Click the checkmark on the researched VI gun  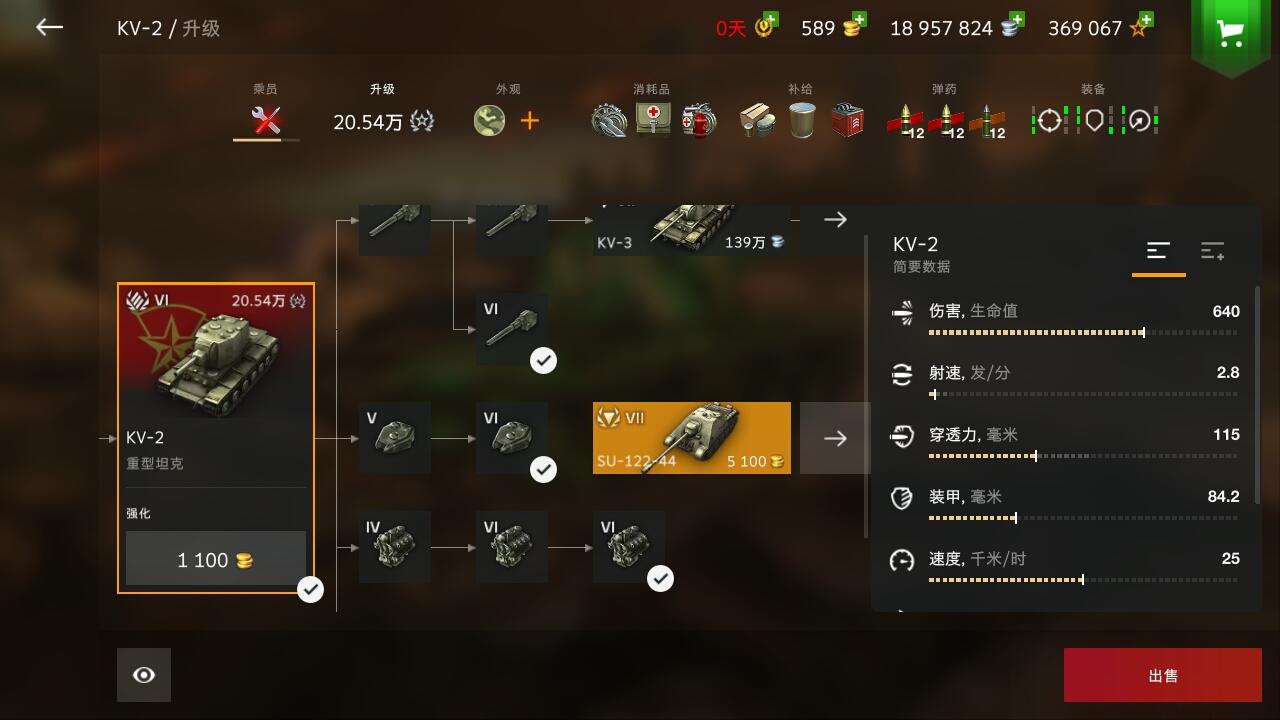click(543, 360)
